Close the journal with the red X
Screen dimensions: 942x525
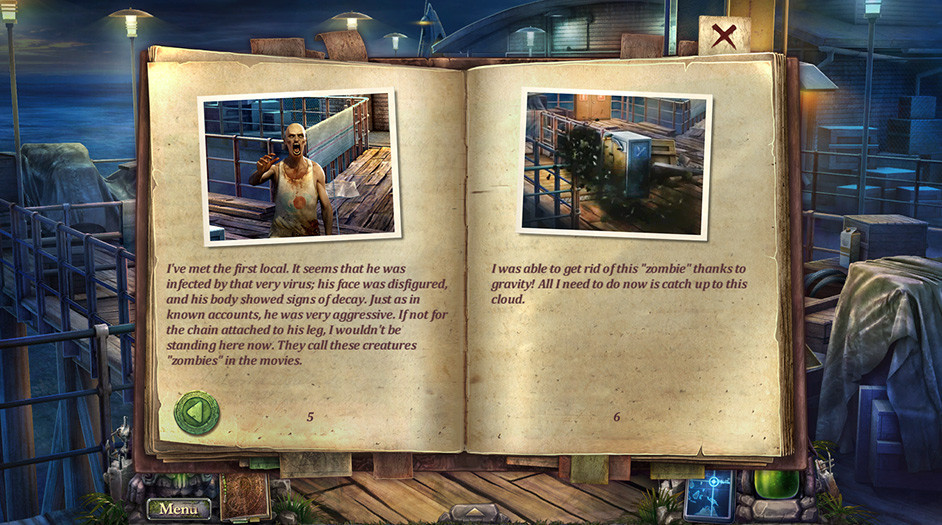pyautogui.click(x=725, y=36)
